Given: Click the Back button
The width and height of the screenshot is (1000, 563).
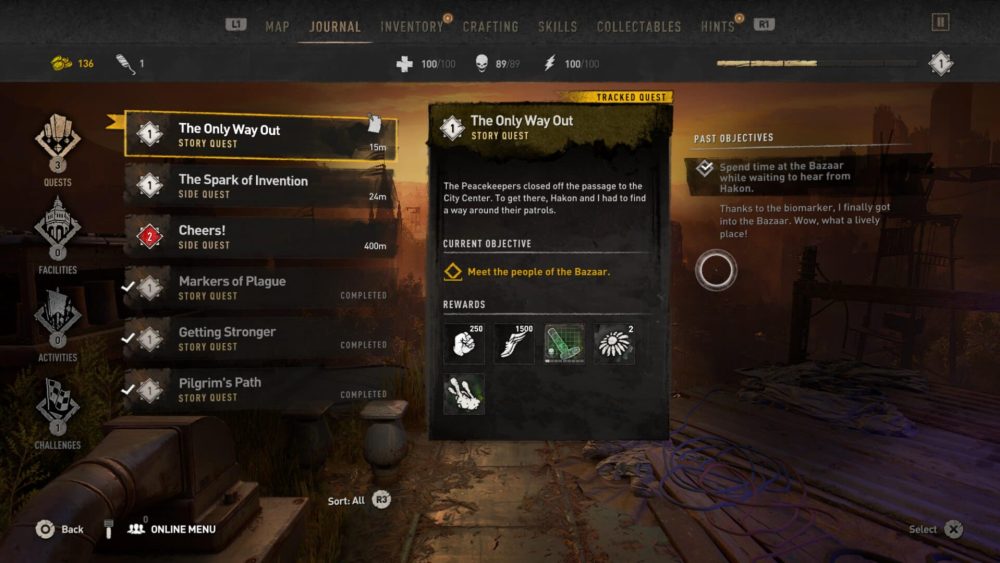Looking at the screenshot, I should (x=59, y=529).
